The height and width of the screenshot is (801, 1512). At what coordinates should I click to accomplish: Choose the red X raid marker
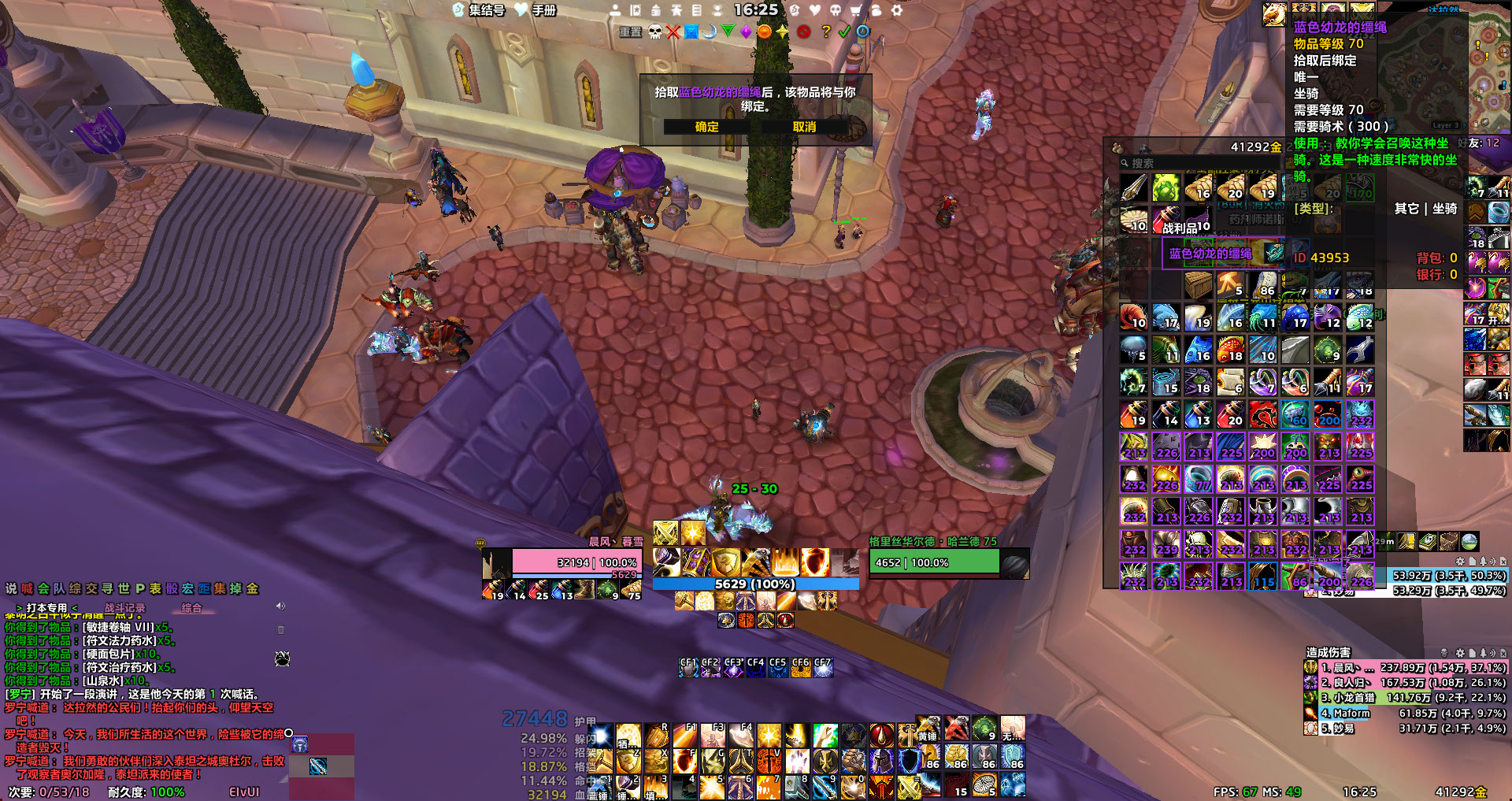(673, 32)
